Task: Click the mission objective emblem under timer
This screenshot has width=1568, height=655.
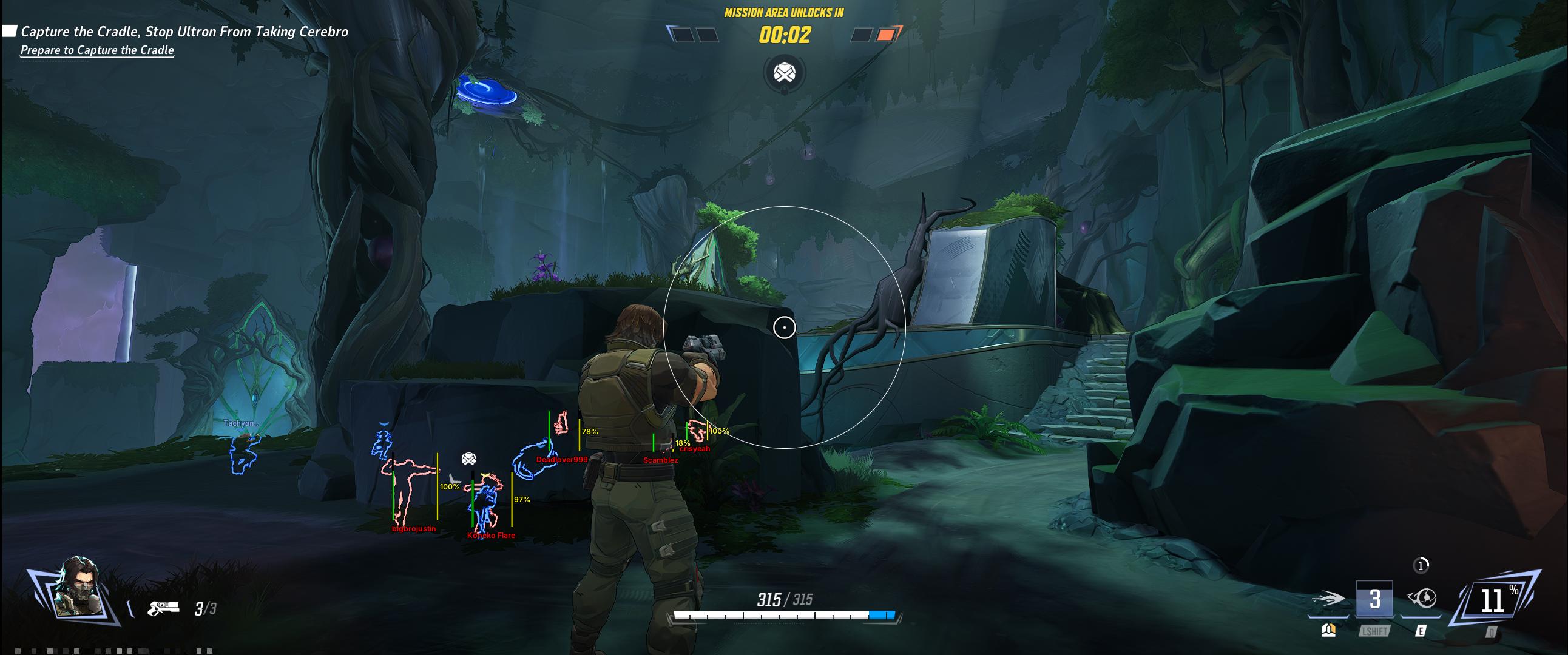Action: coord(784,73)
